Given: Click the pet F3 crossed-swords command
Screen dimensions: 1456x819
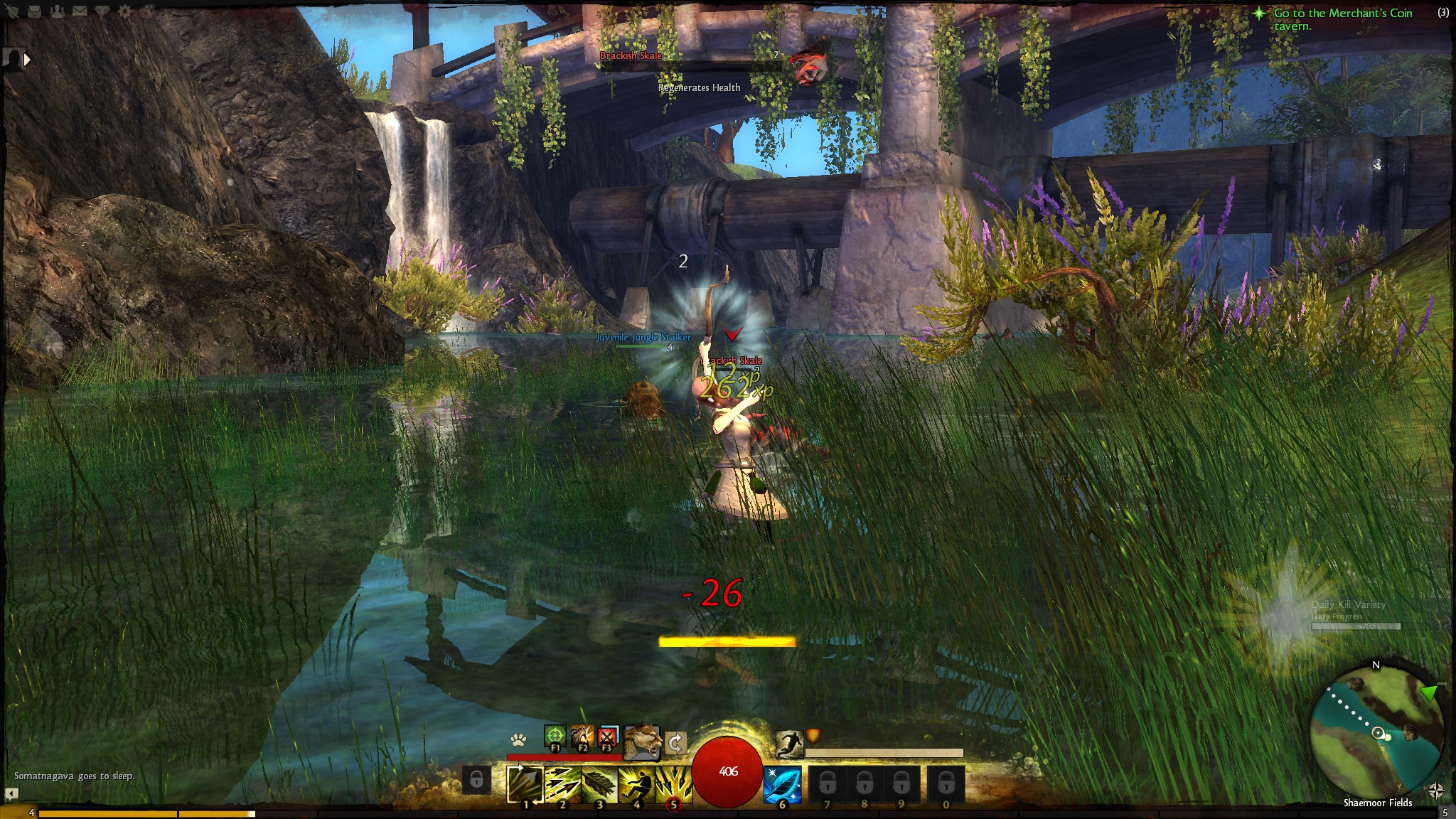Looking at the screenshot, I should click(606, 737).
